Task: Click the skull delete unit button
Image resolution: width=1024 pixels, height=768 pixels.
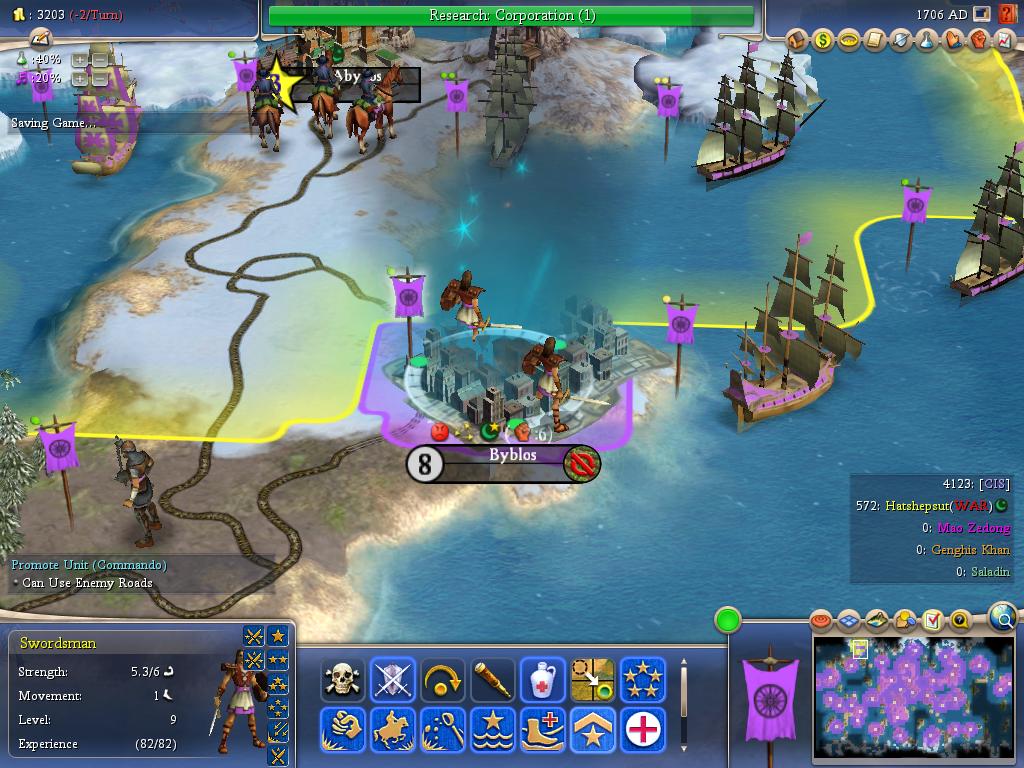Action: (342, 681)
